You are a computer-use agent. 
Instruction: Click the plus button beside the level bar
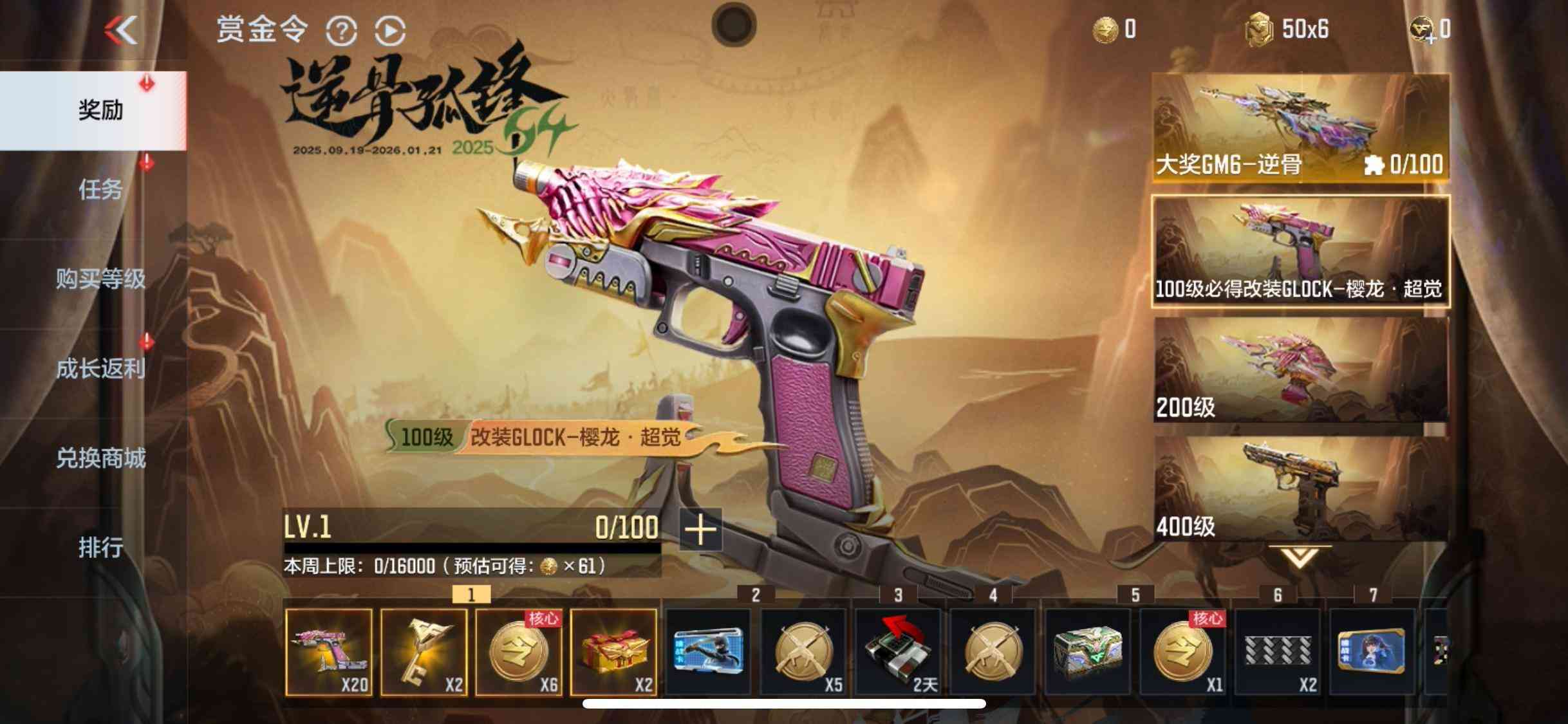(700, 529)
